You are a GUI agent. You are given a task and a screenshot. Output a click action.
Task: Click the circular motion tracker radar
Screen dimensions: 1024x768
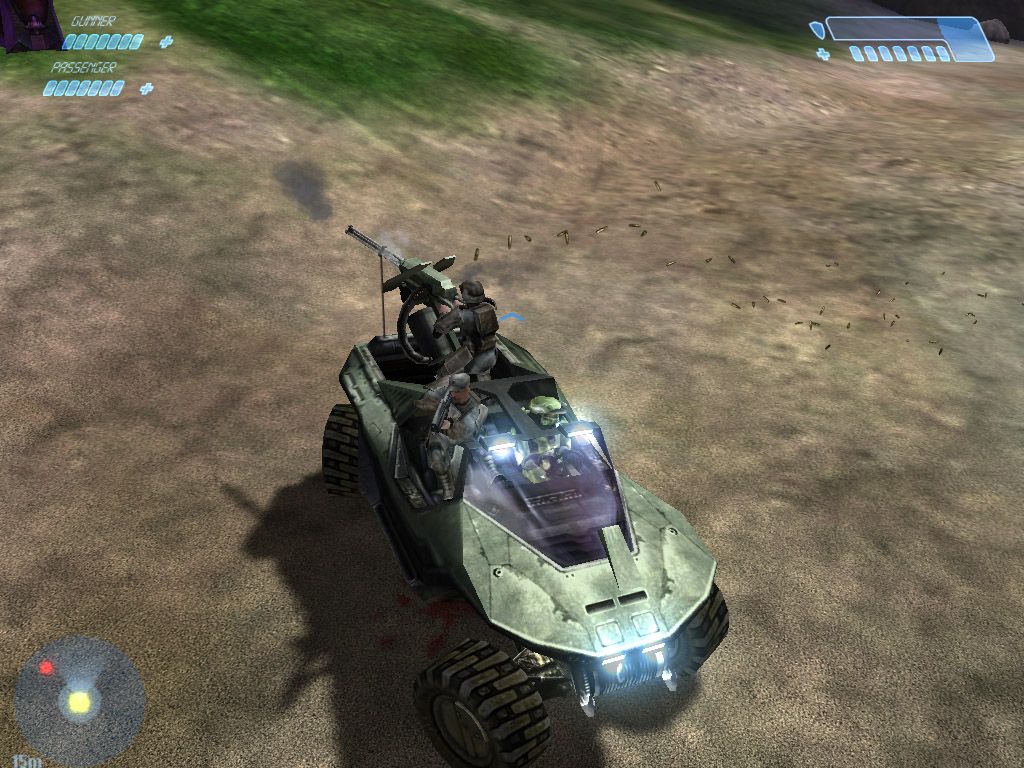pyautogui.click(x=79, y=701)
